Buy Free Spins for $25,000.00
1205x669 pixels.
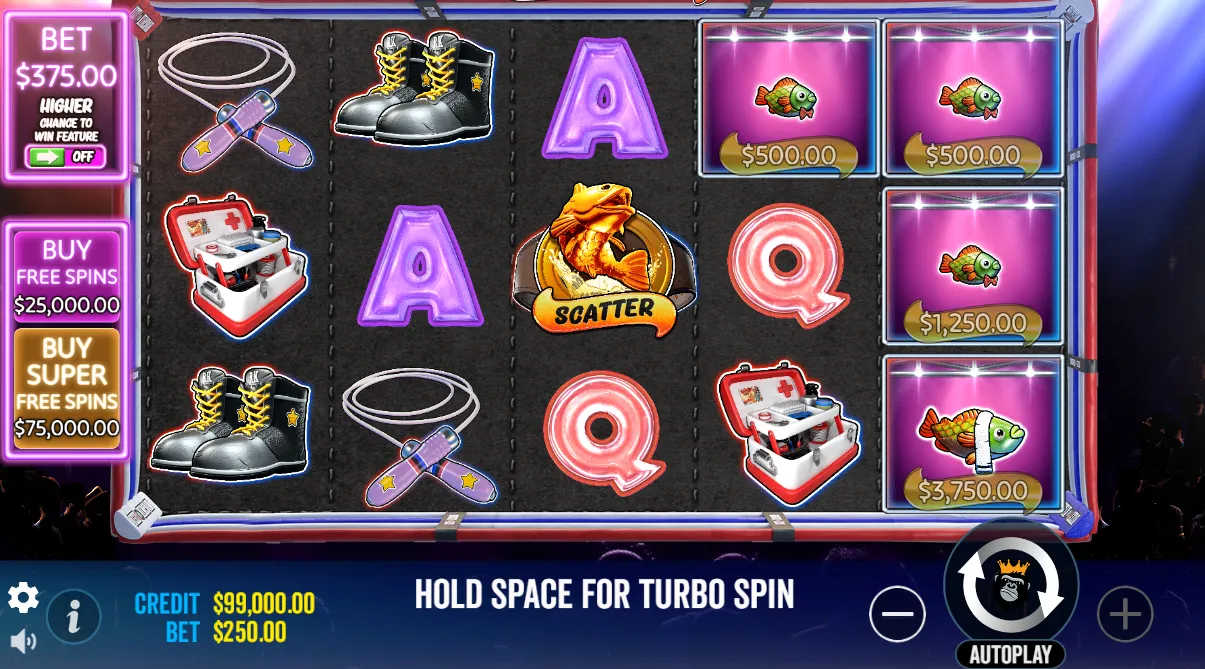pyautogui.click(x=67, y=277)
